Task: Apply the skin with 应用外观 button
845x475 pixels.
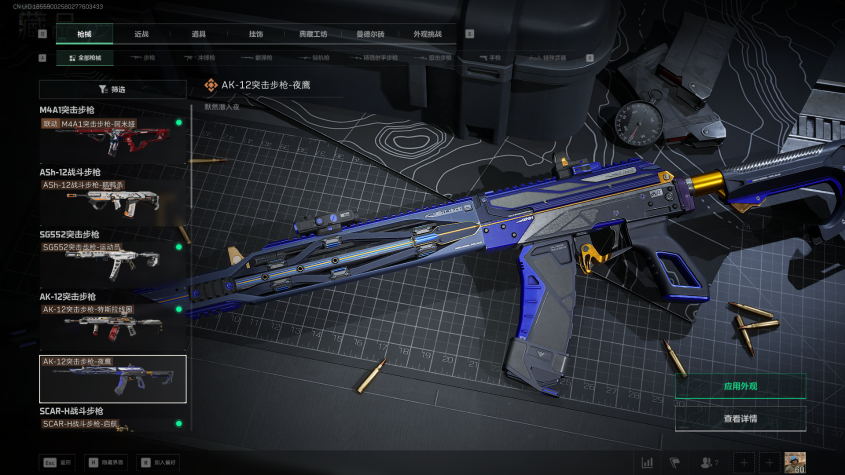Action: click(x=740, y=386)
